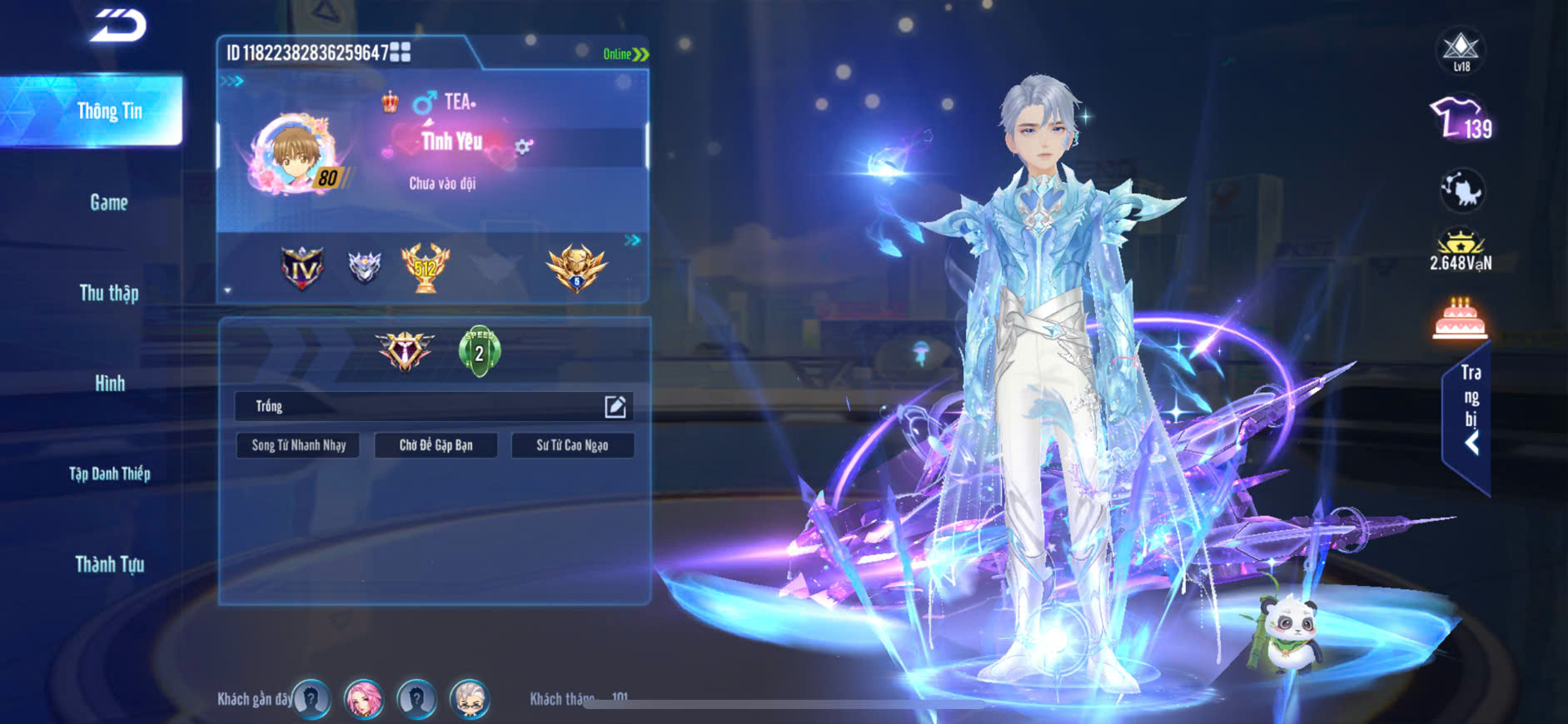
Task: Choose the Chờ Để Gặp Bạn tag
Action: click(x=436, y=445)
